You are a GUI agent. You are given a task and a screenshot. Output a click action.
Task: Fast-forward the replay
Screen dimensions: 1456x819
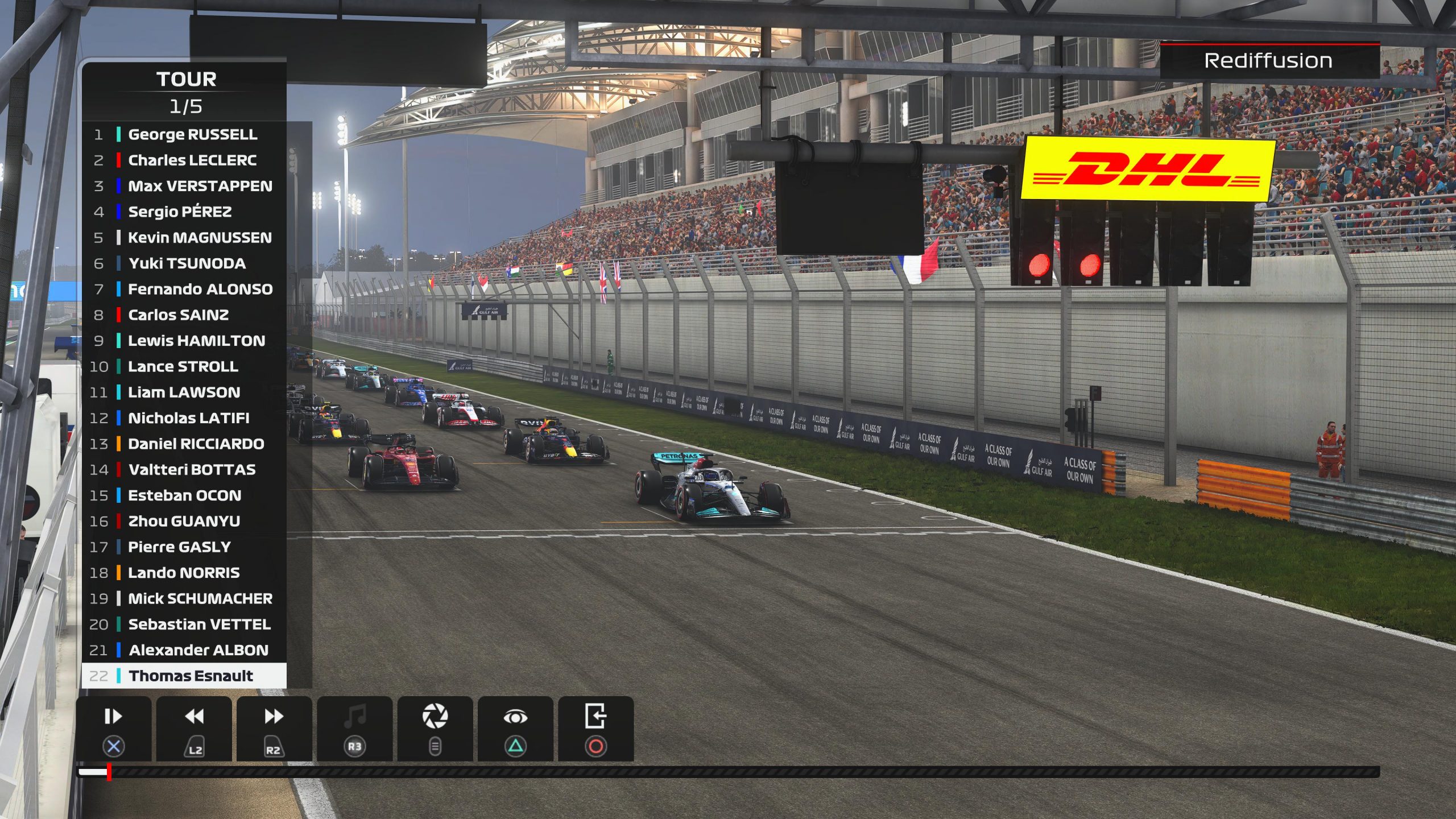point(274,728)
